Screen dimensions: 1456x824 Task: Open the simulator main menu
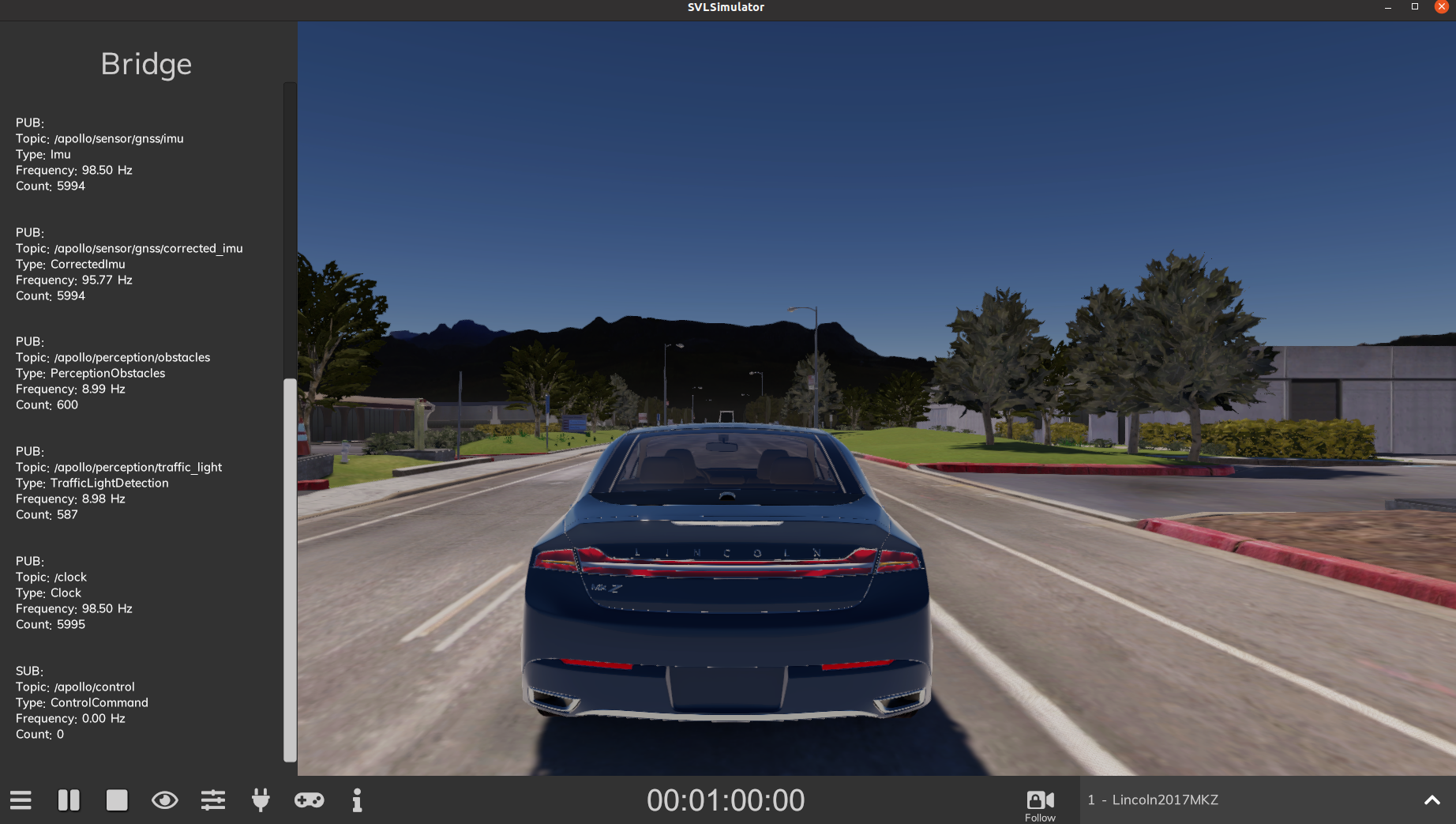point(21,800)
